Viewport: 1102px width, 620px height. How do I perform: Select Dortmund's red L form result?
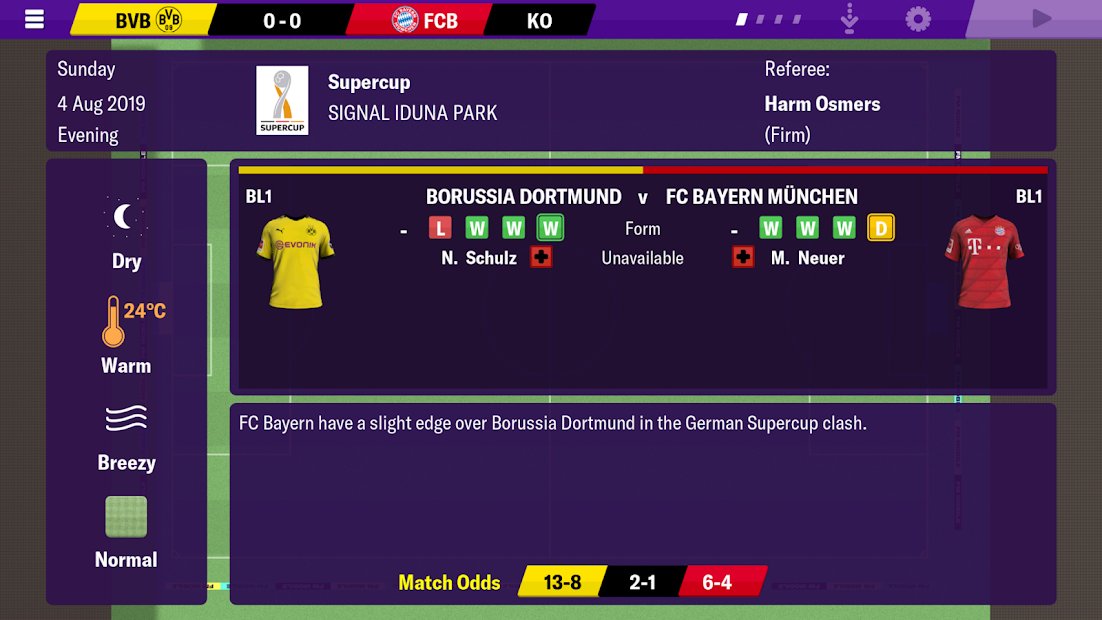pyautogui.click(x=440, y=228)
